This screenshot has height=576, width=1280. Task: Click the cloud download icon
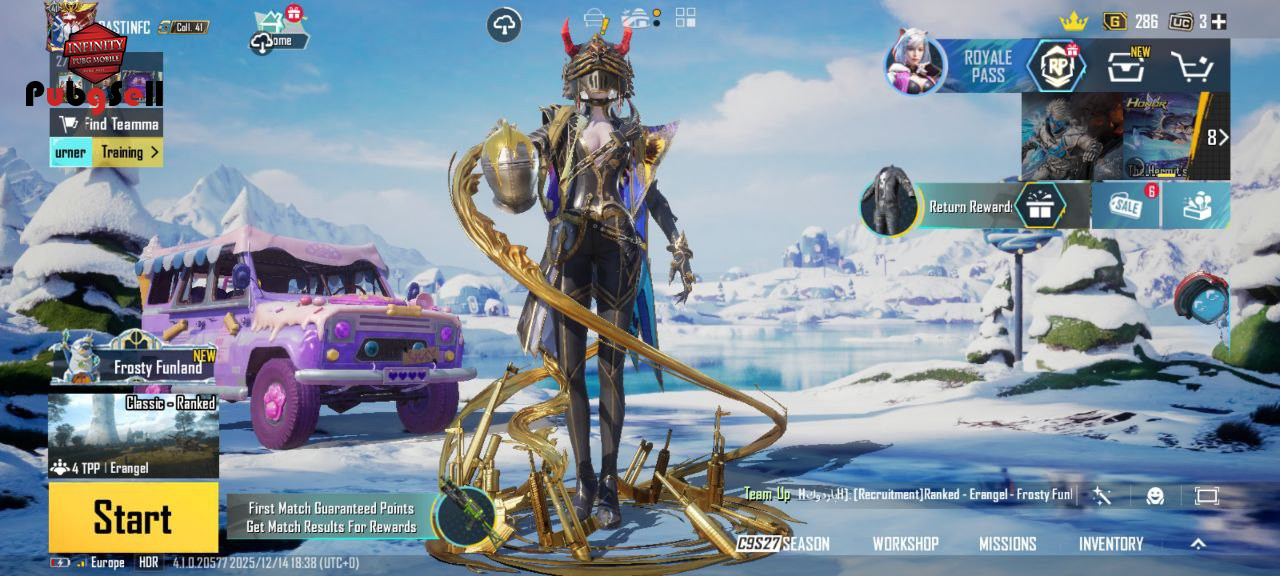click(x=504, y=25)
